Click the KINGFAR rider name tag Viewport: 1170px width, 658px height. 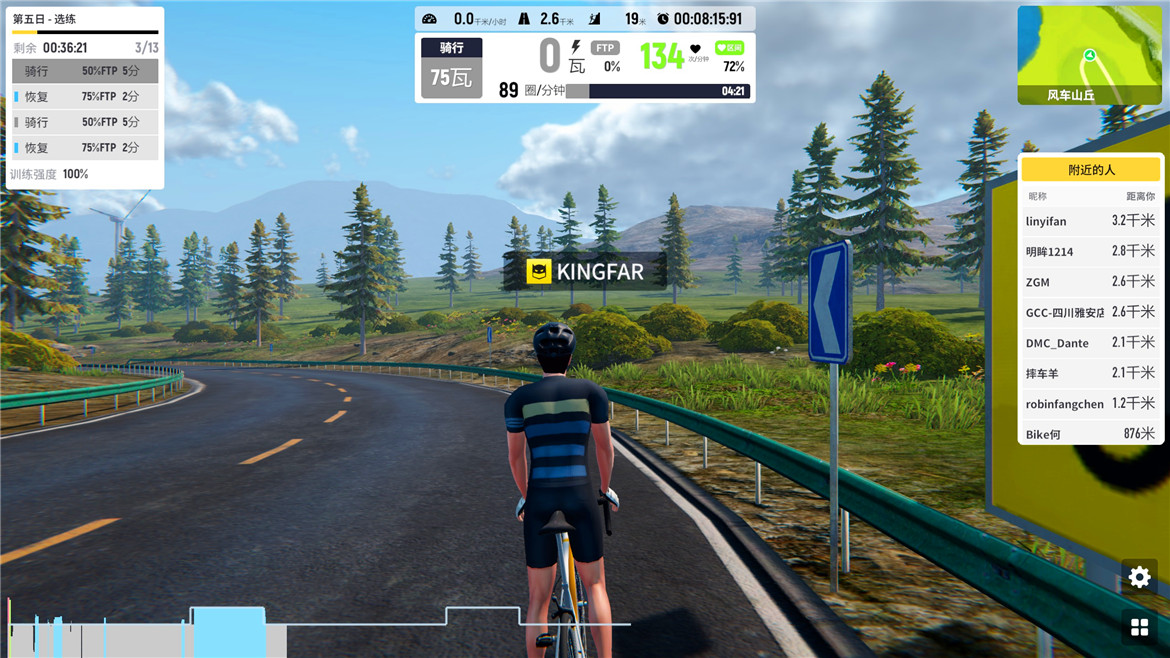(585, 271)
